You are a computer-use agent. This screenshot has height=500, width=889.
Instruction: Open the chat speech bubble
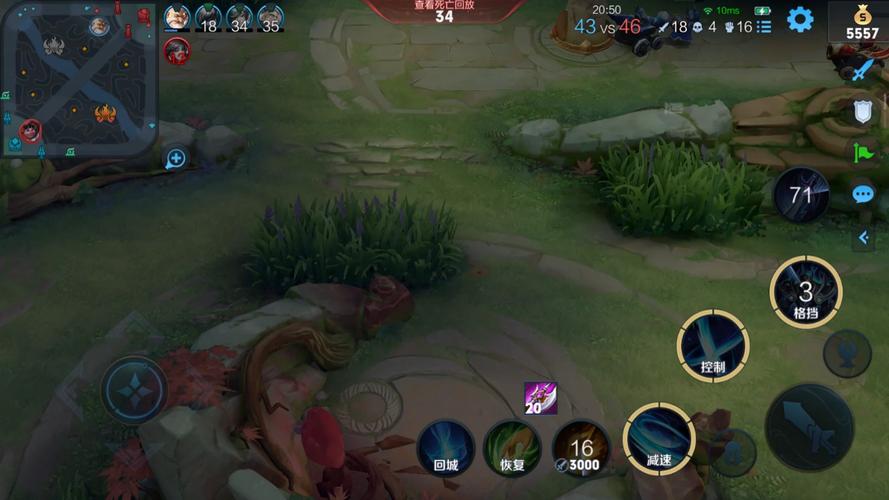(863, 194)
